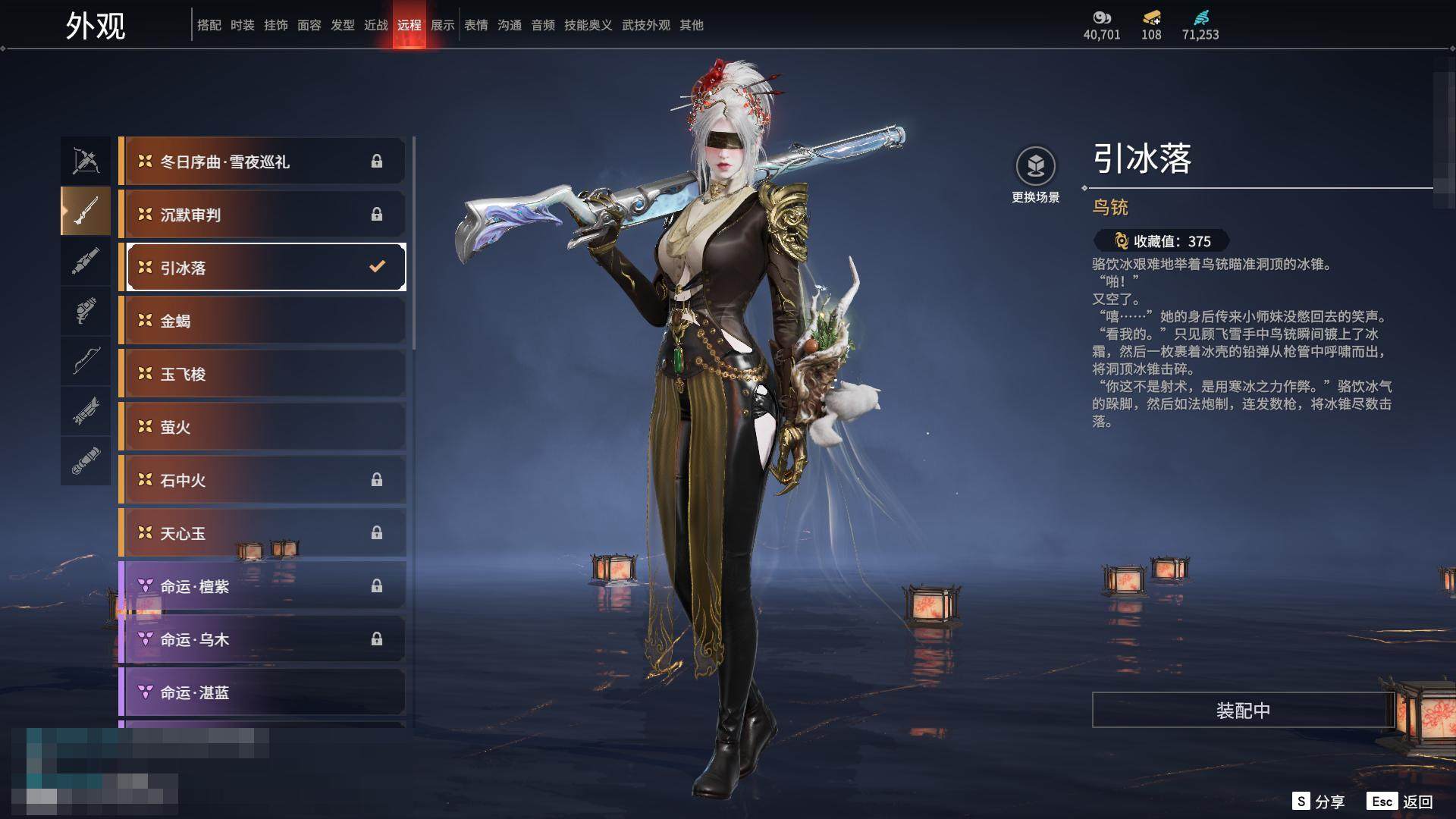The image size is (1456, 819).
Task: Select the 近战 weapon tab
Action: click(376, 25)
